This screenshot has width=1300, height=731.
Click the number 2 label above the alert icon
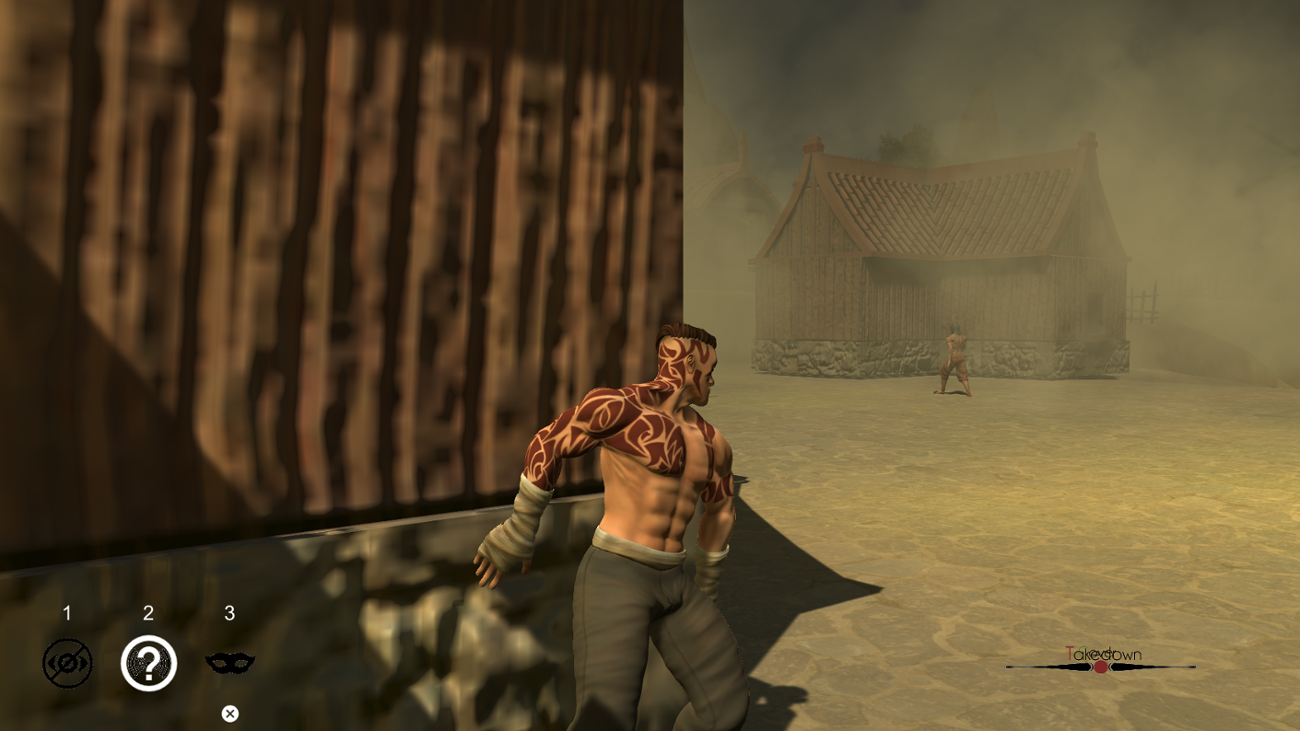tap(148, 614)
